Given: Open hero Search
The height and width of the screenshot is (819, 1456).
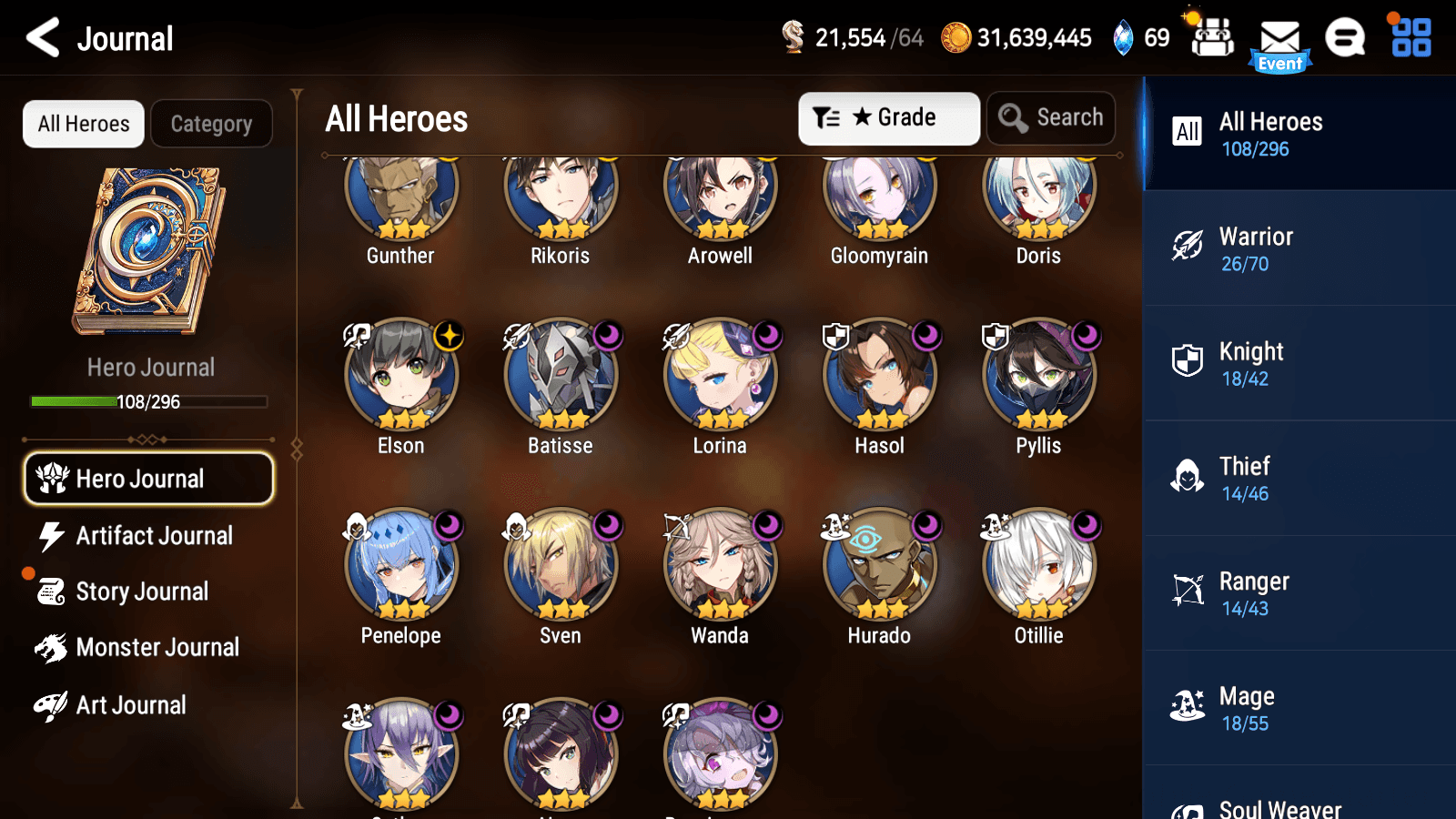Looking at the screenshot, I should [x=1051, y=117].
